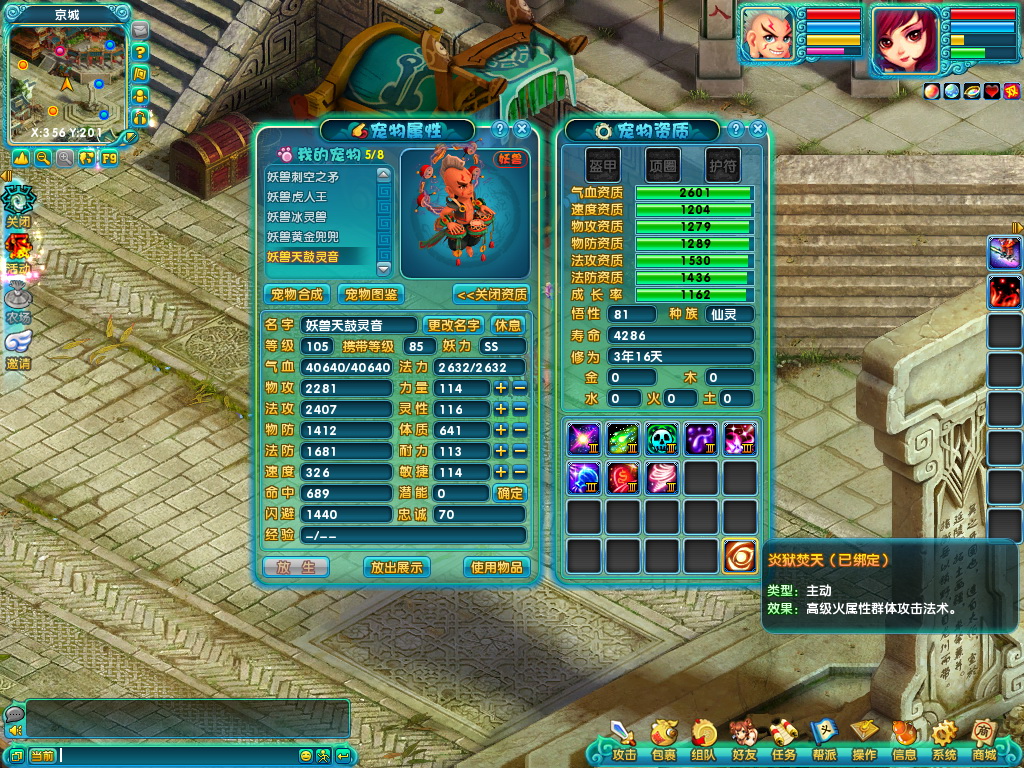Image resolution: width=1024 pixels, height=768 pixels.
Task: Select the 盔甲 pet equipment slot
Action: pos(603,164)
